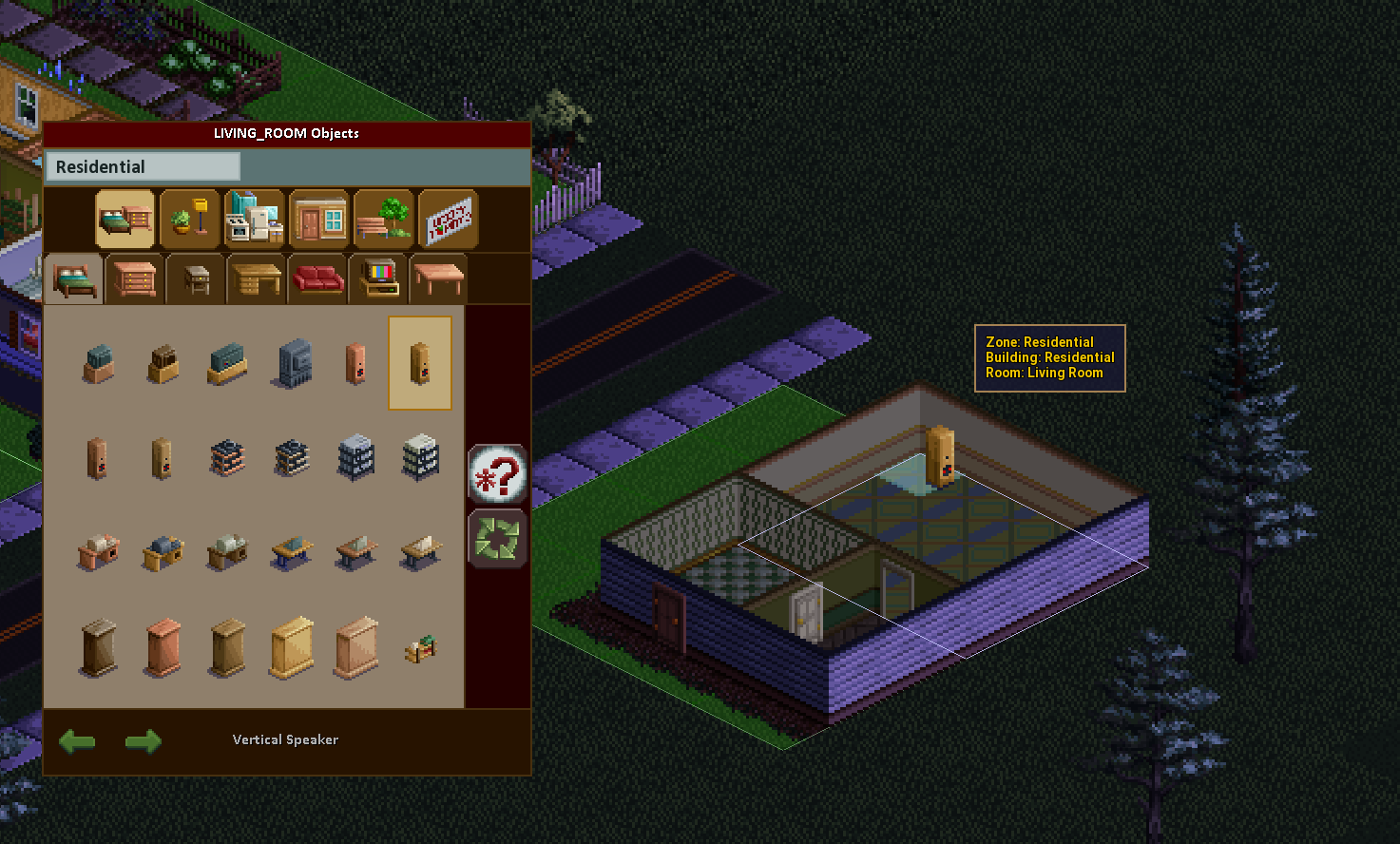Choose the small shelf with green plant

click(x=420, y=649)
